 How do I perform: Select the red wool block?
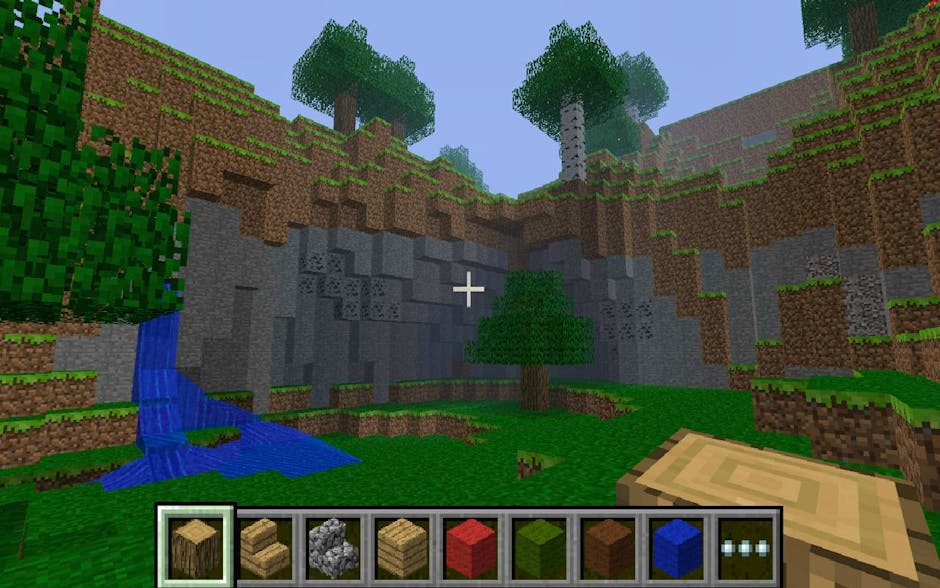[472, 546]
